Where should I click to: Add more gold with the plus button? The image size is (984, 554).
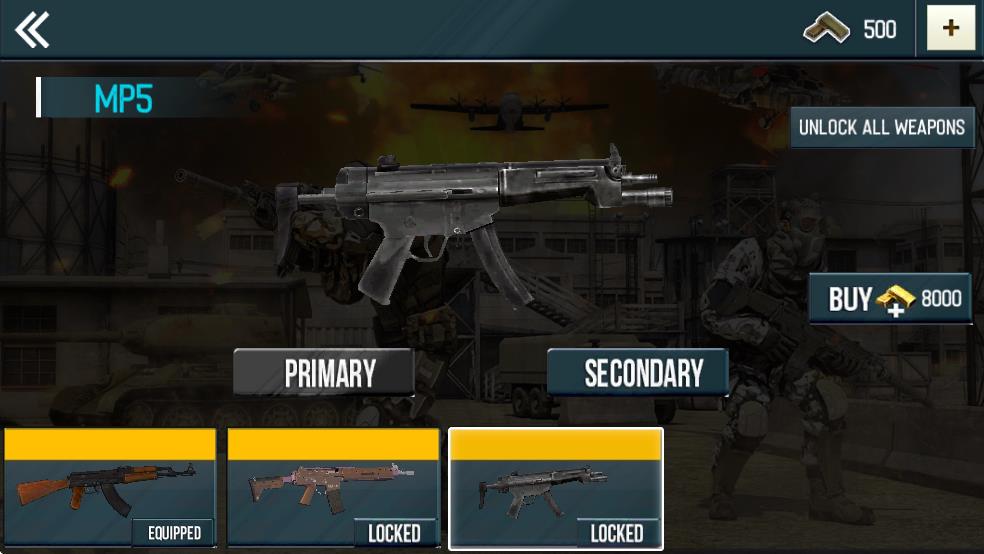[950, 29]
